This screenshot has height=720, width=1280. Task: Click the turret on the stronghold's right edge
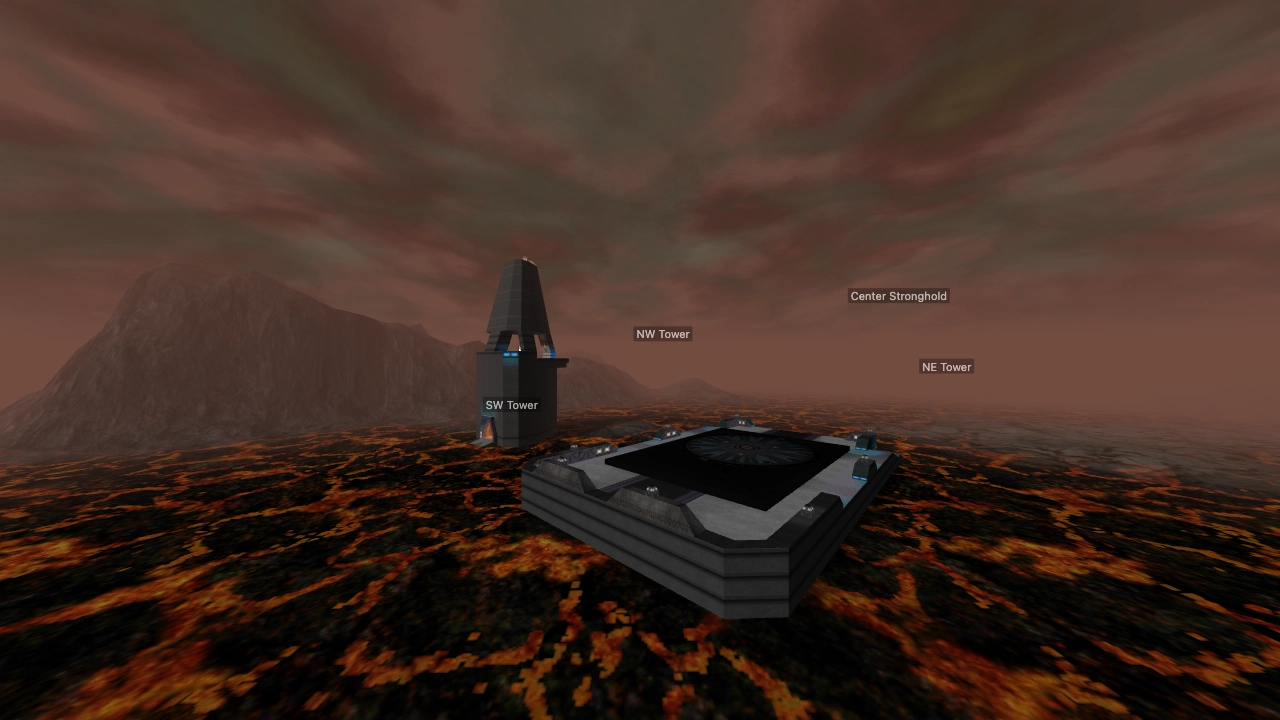pos(862,467)
